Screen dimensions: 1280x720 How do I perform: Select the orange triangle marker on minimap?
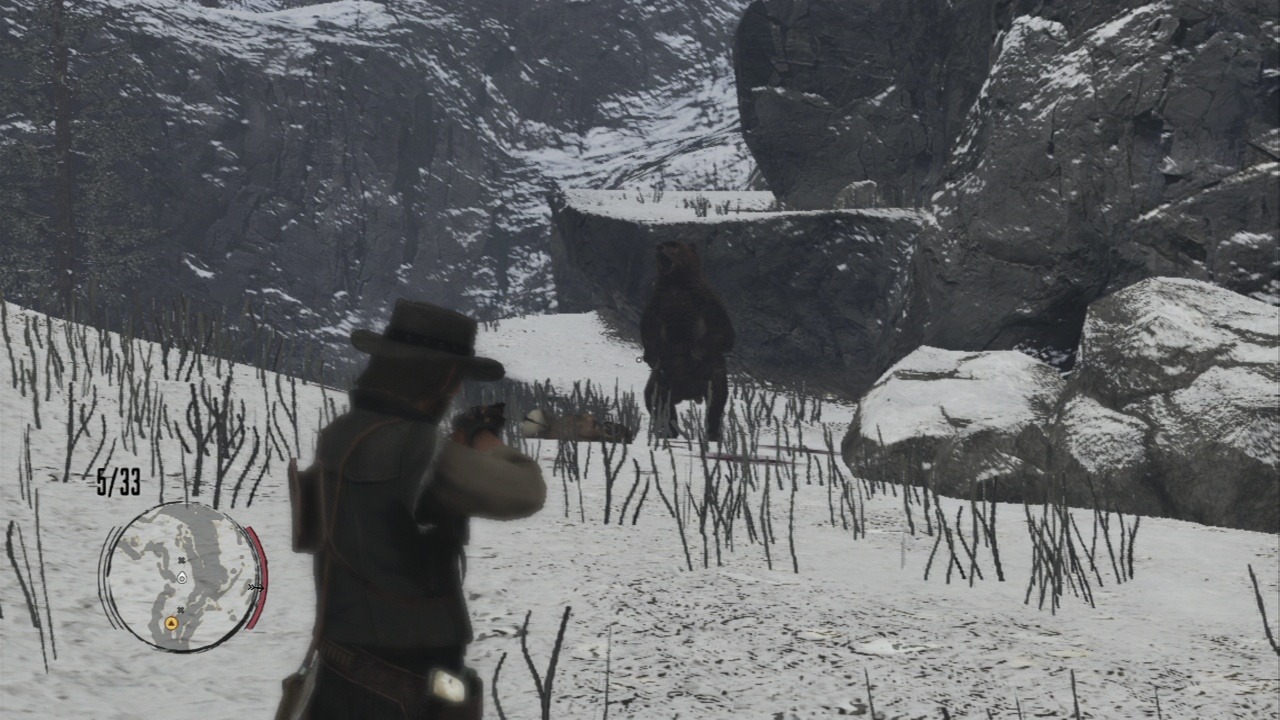(x=171, y=624)
